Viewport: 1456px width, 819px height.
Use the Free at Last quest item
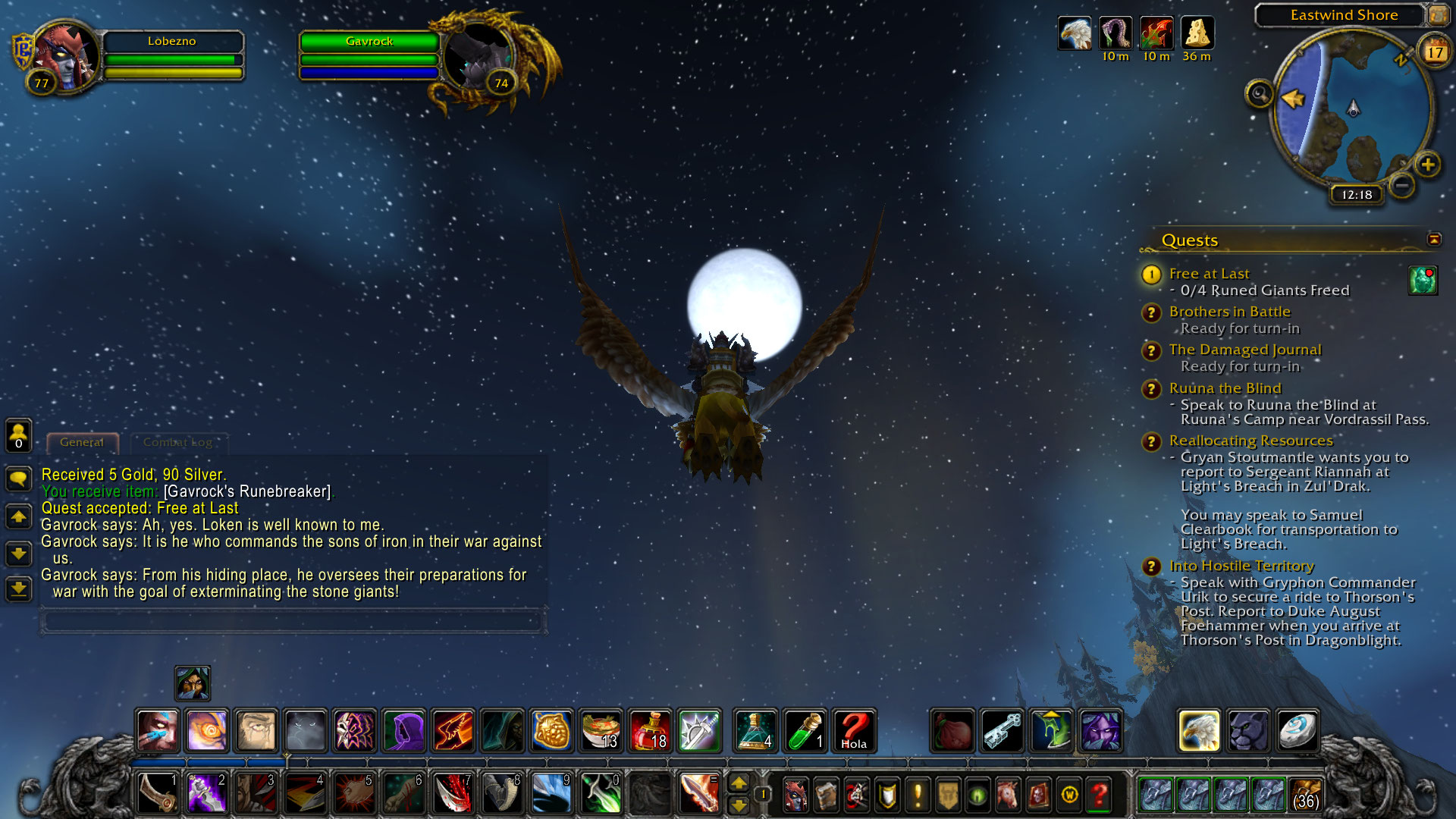pos(1423,280)
